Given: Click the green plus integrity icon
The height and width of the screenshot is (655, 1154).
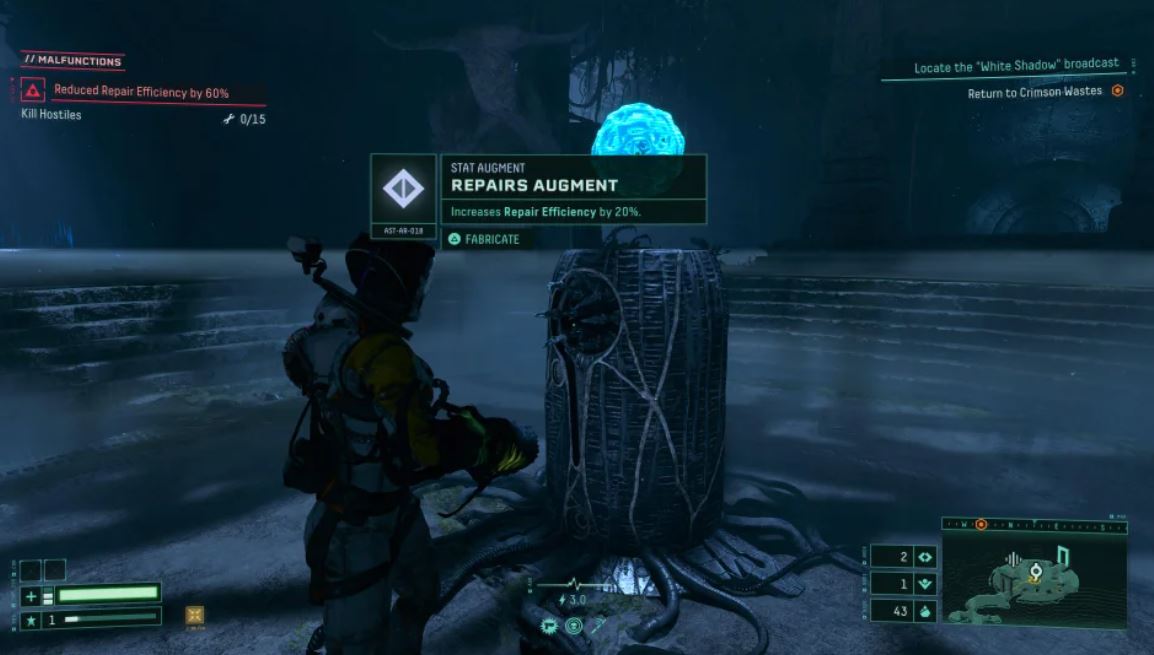Looking at the screenshot, I should pyautogui.click(x=30, y=596).
